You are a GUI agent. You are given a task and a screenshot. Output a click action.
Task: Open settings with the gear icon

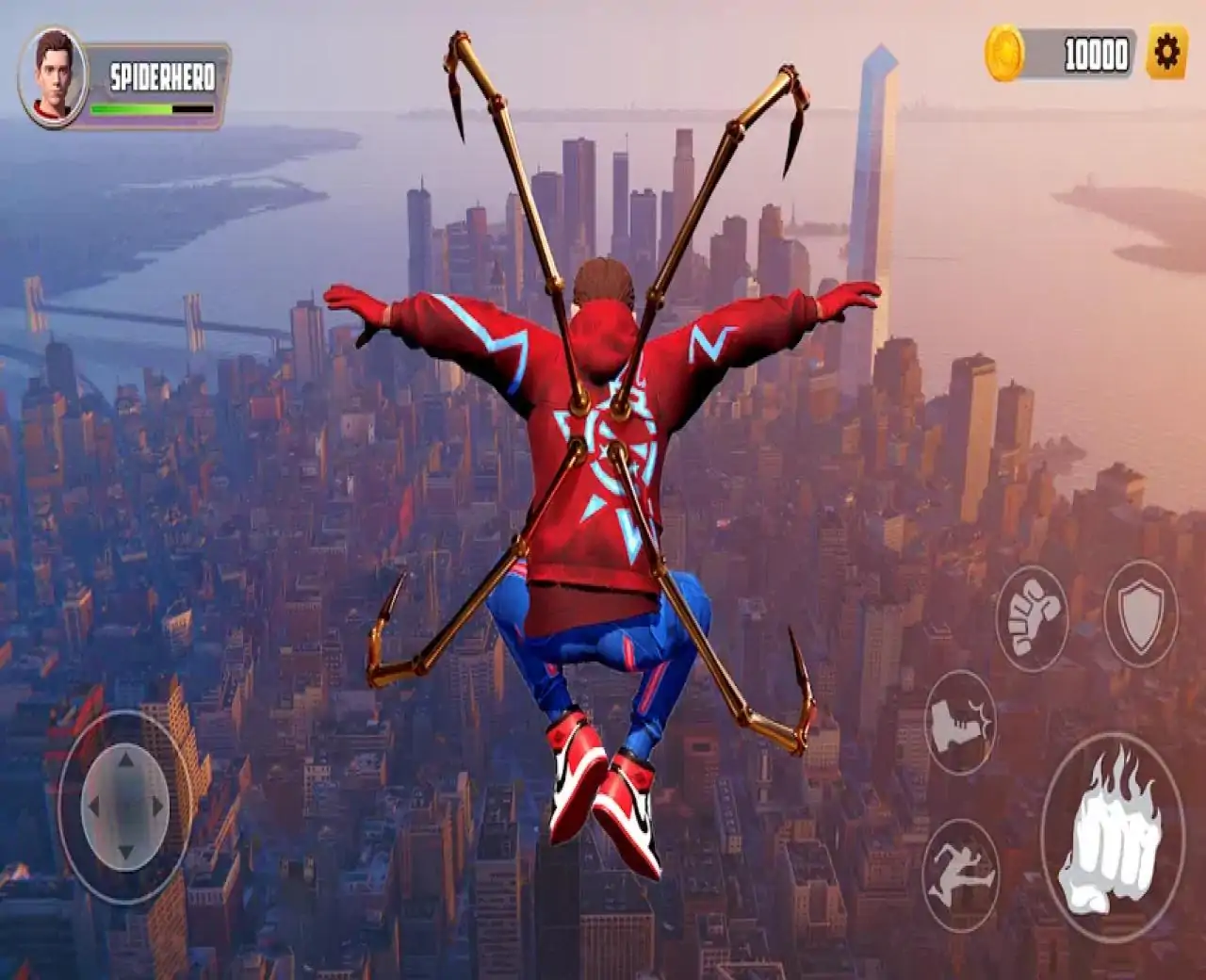click(x=1166, y=54)
